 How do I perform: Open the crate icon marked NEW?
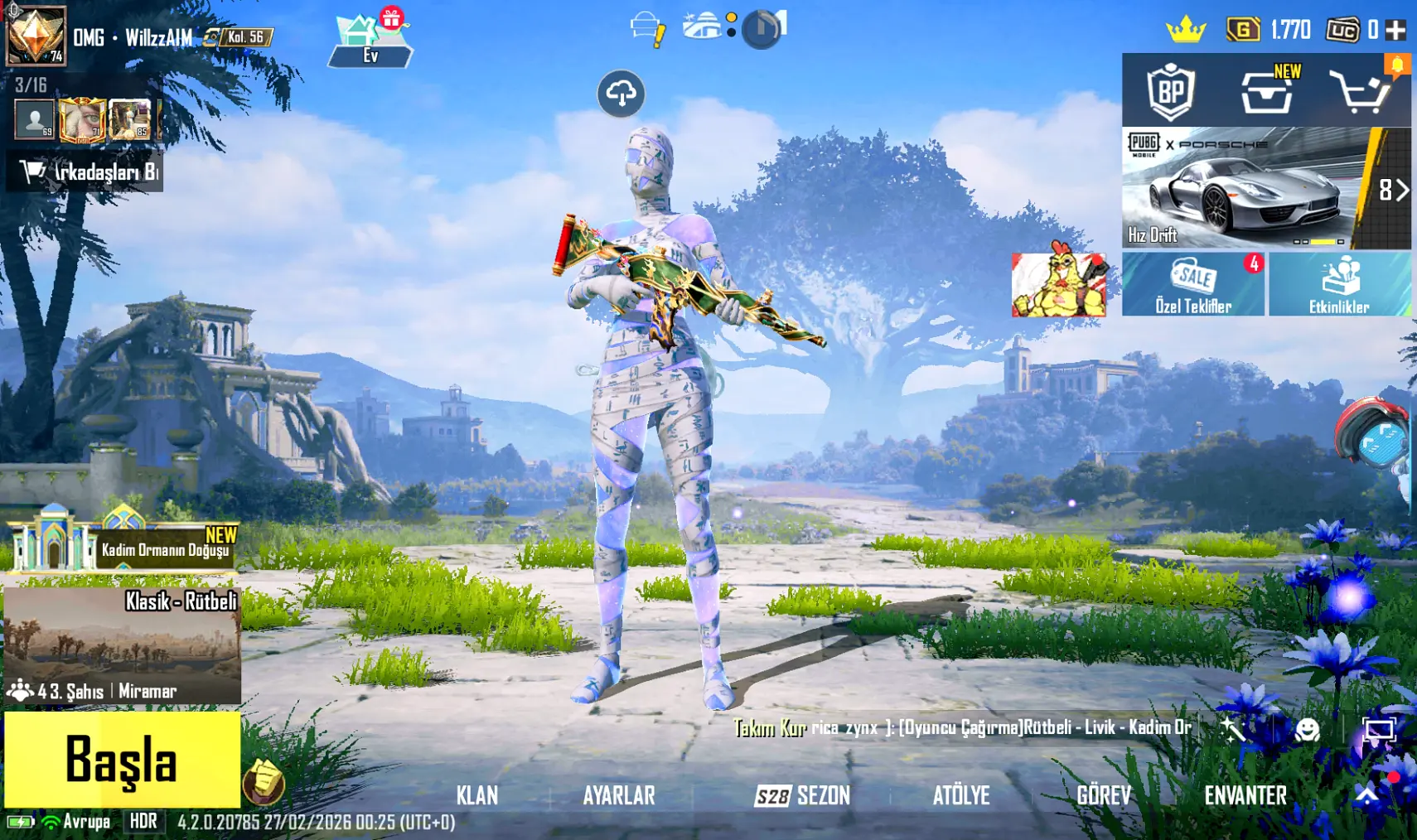pos(1267,91)
